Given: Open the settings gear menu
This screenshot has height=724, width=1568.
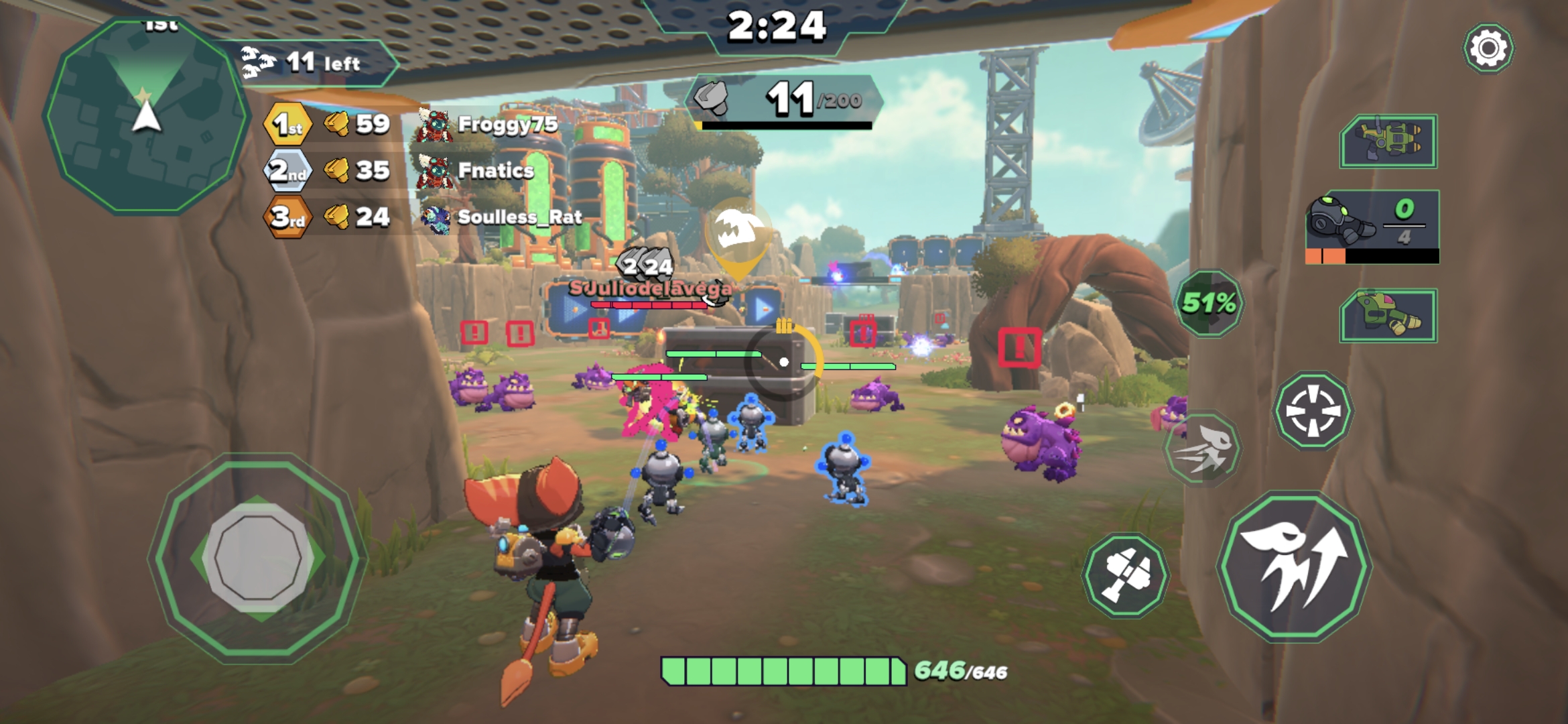Looking at the screenshot, I should click(1488, 48).
